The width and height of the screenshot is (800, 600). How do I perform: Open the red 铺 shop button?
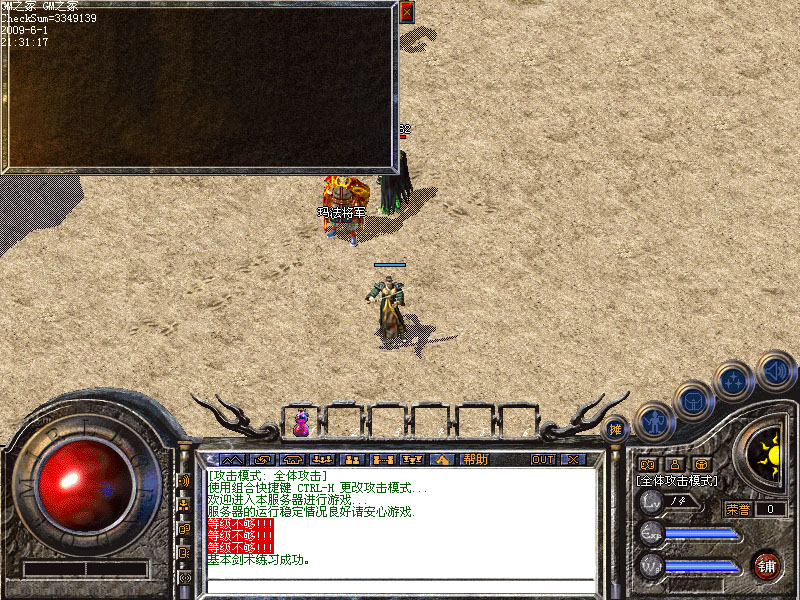pyautogui.click(x=766, y=564)
